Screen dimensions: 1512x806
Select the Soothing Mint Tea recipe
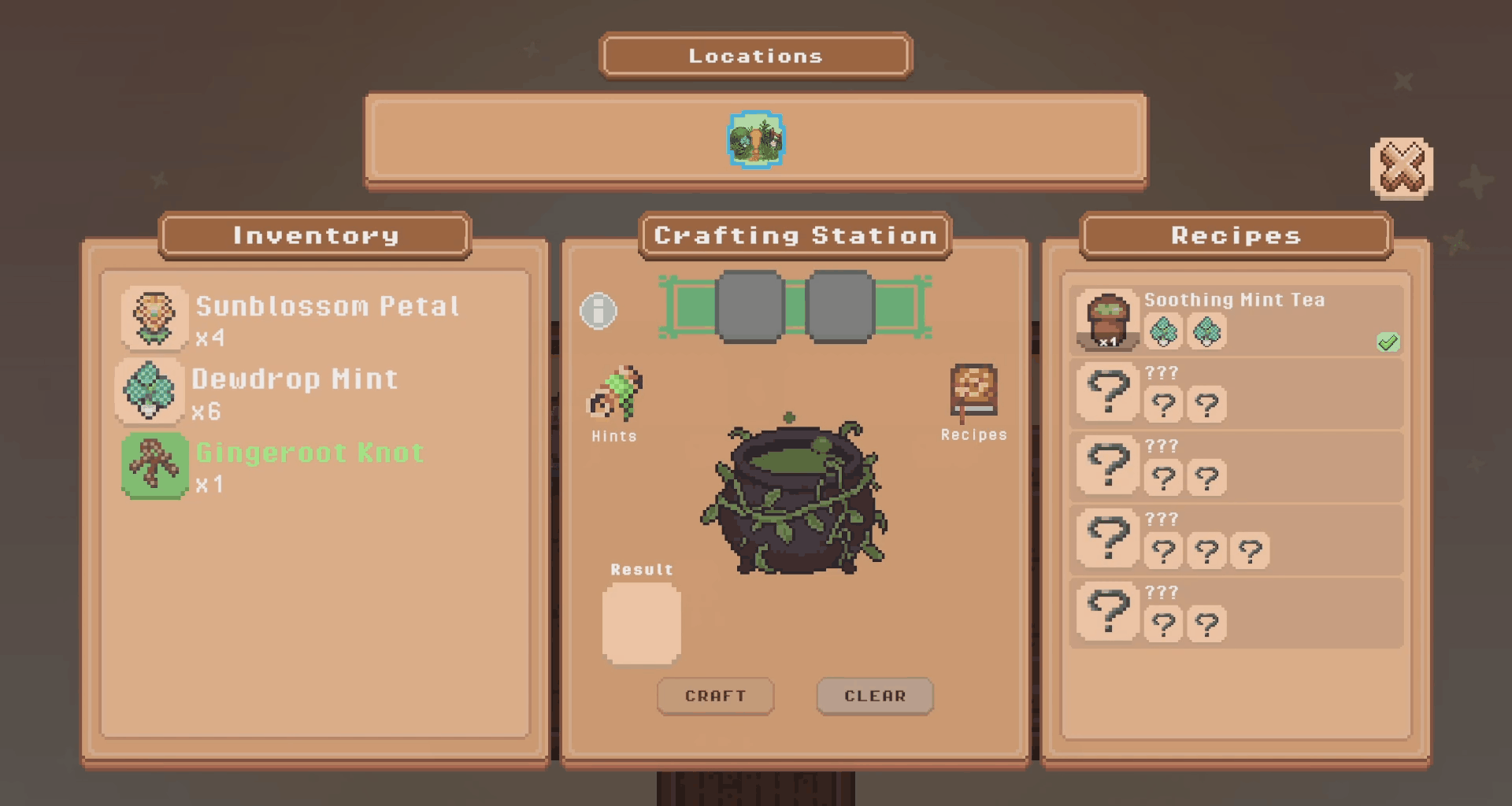coord(1236,320)
